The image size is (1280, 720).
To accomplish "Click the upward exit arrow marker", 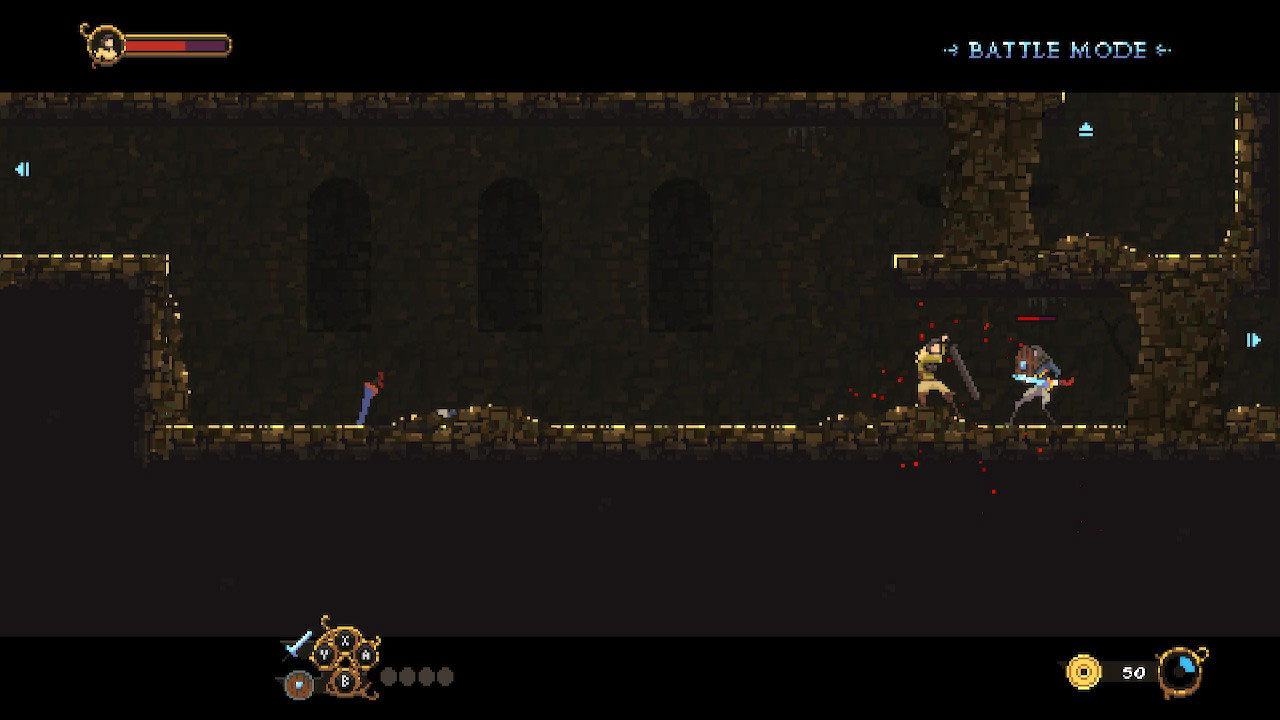I will 1086,129.
